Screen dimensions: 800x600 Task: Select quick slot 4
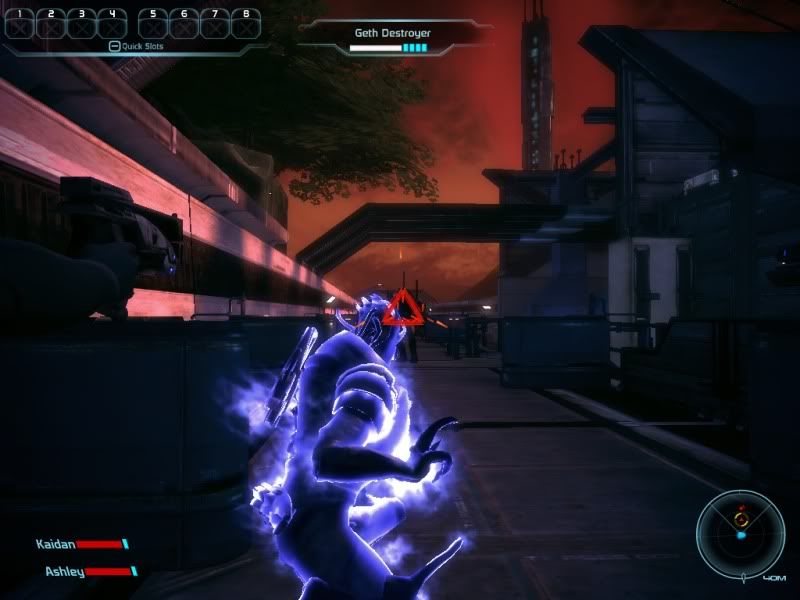pyautogui.click(x=111, y=23)
